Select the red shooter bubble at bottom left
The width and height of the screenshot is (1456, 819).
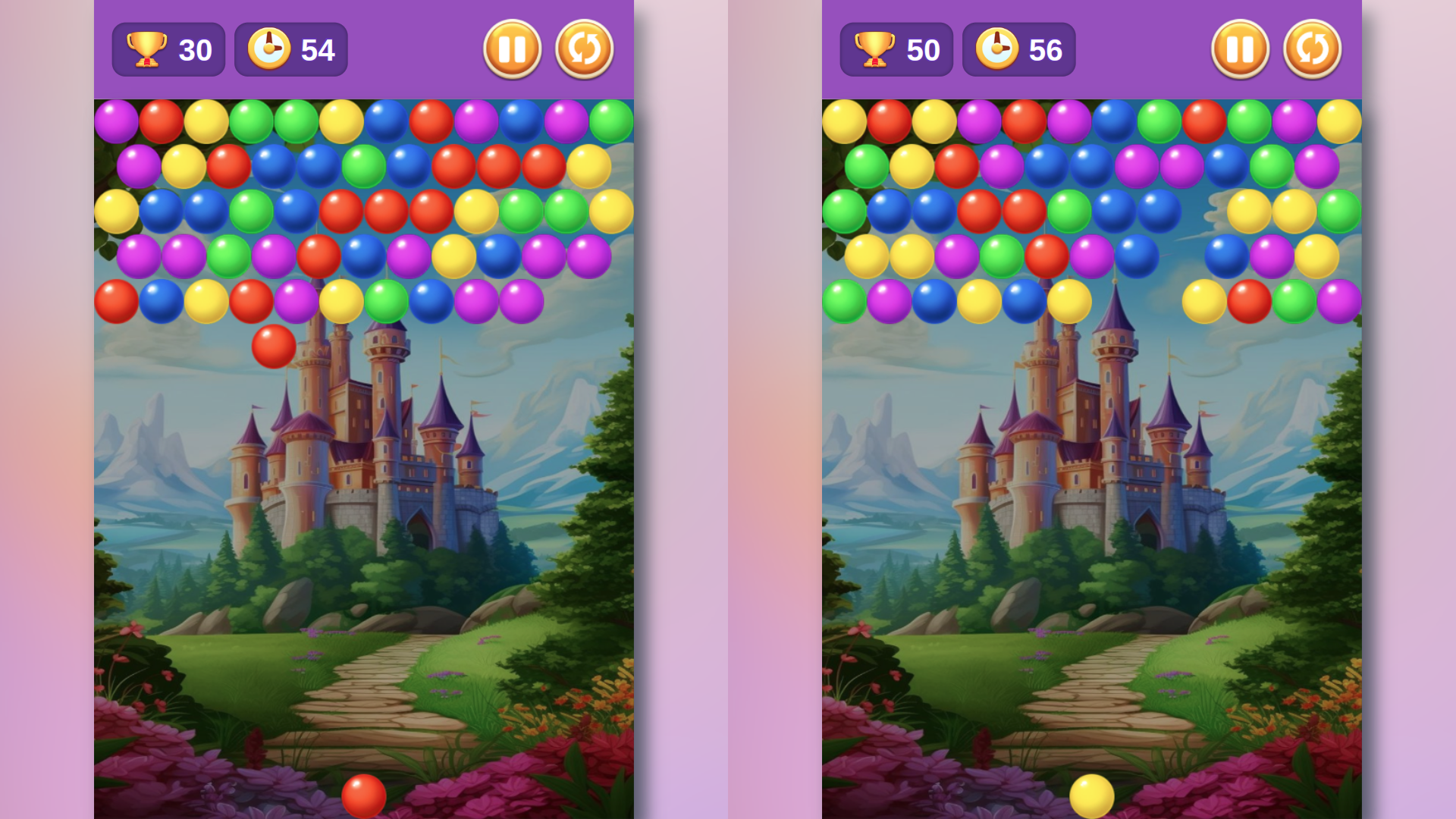[364, 795]
